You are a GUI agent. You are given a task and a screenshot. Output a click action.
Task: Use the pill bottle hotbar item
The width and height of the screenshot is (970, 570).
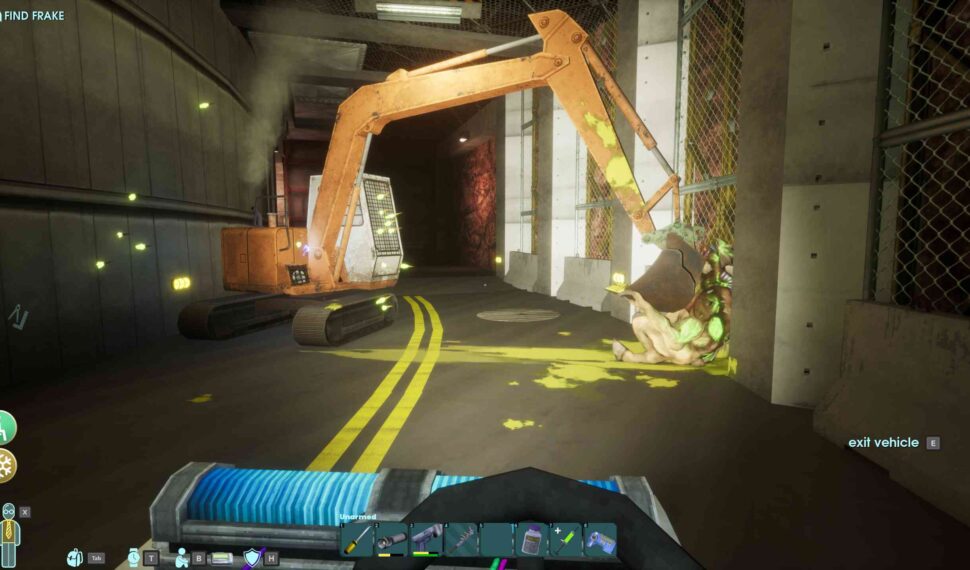click(531, 540)
